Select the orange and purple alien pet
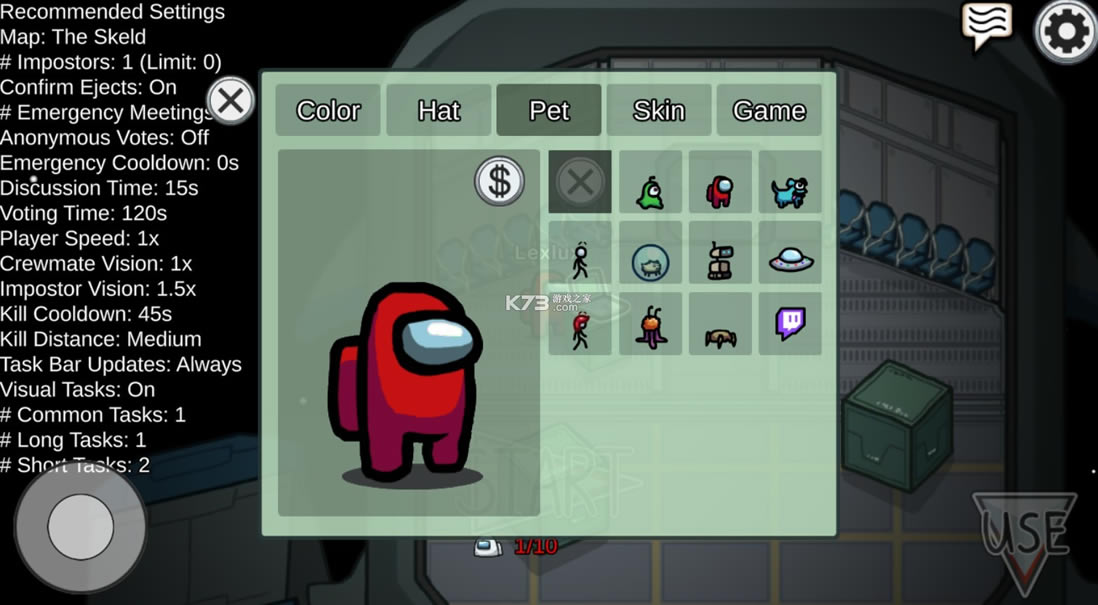This screenshot has width=1098, height=605. [x=650, y=327]
